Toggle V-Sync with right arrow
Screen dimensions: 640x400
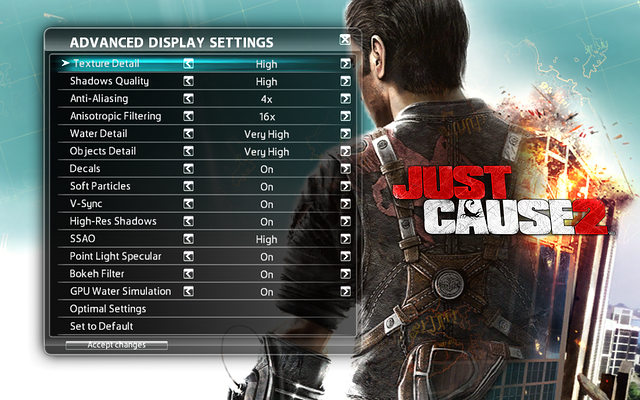tap(345, 204)
